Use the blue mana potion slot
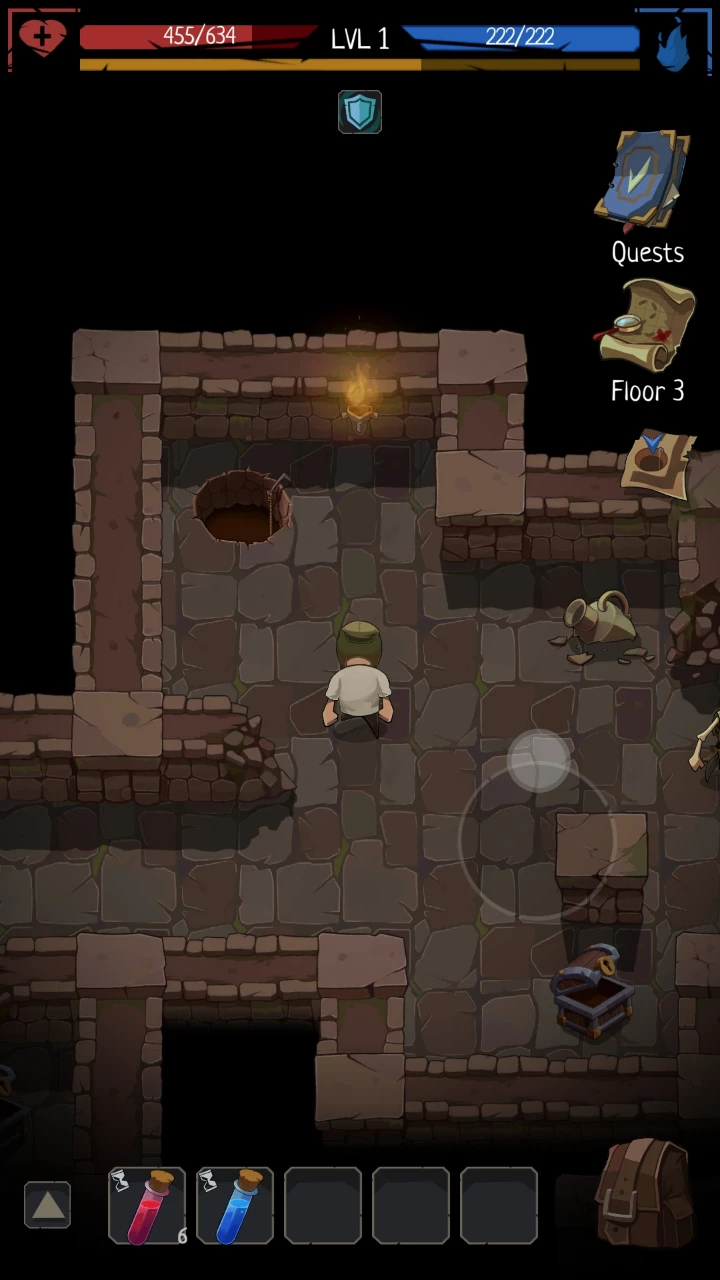 pyautogui.click(x=235, y=1206)
